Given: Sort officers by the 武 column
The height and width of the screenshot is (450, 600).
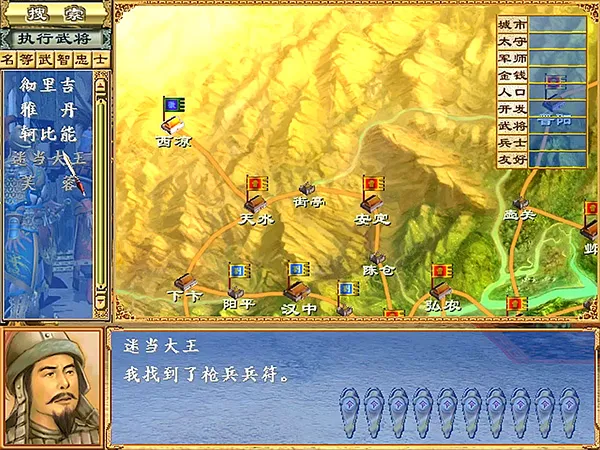Looking at the screenshot, I should 46,60.
